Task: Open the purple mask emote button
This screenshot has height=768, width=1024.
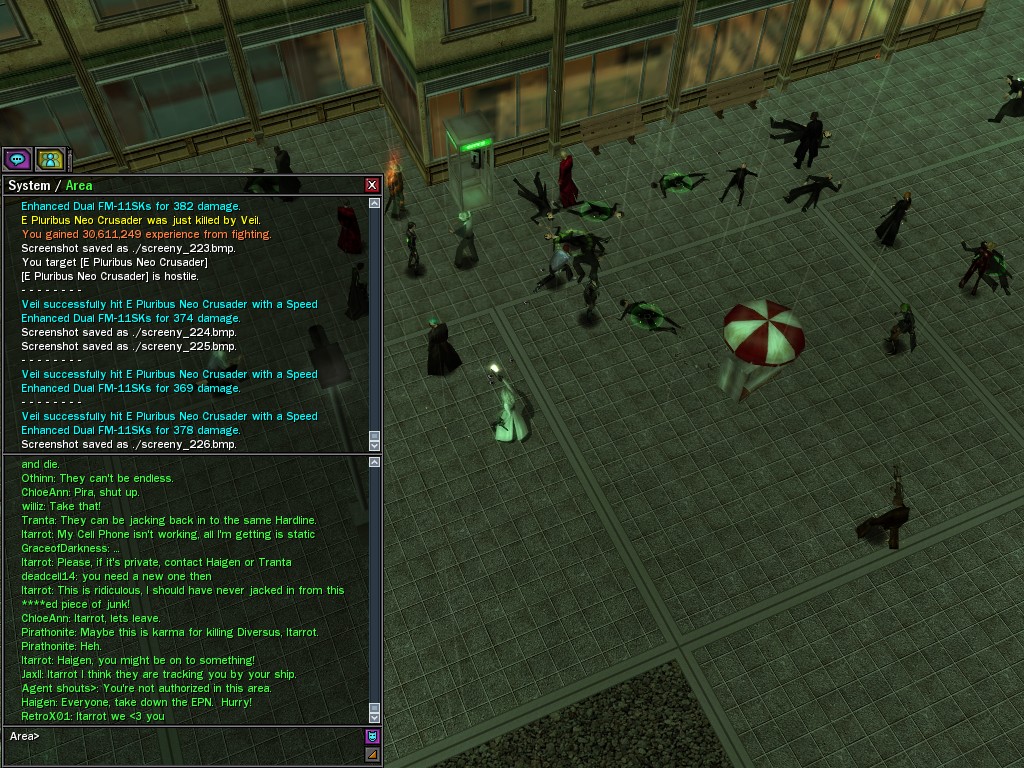Action: point(373,737)
